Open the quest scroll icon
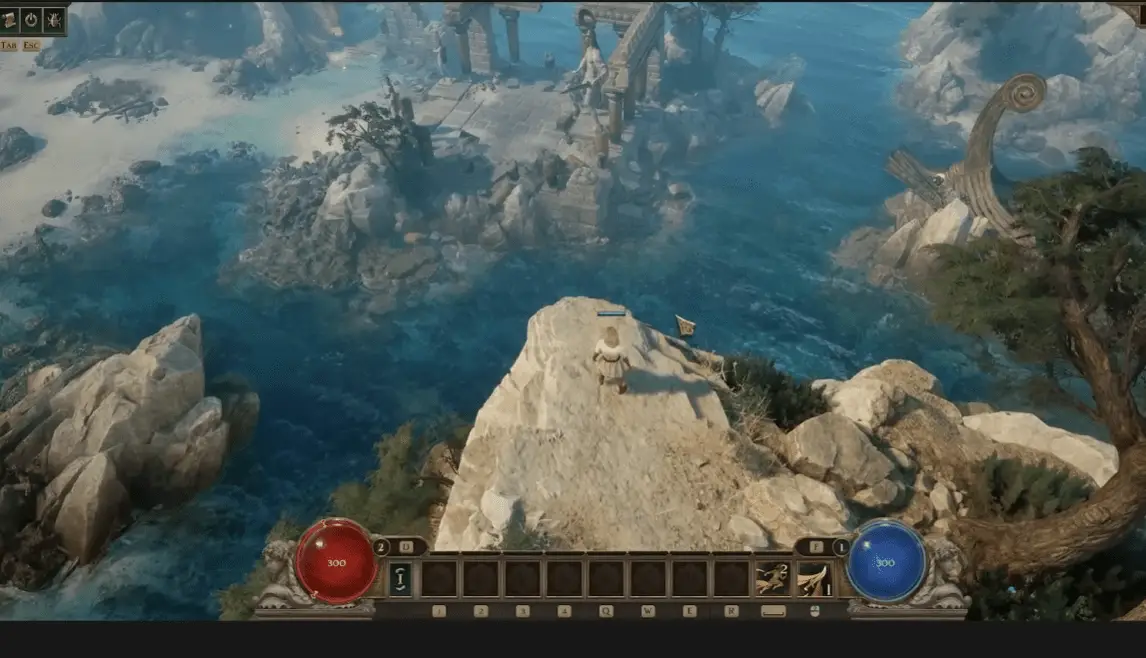This screenshot has height=658, width=1146. point(9,18)
